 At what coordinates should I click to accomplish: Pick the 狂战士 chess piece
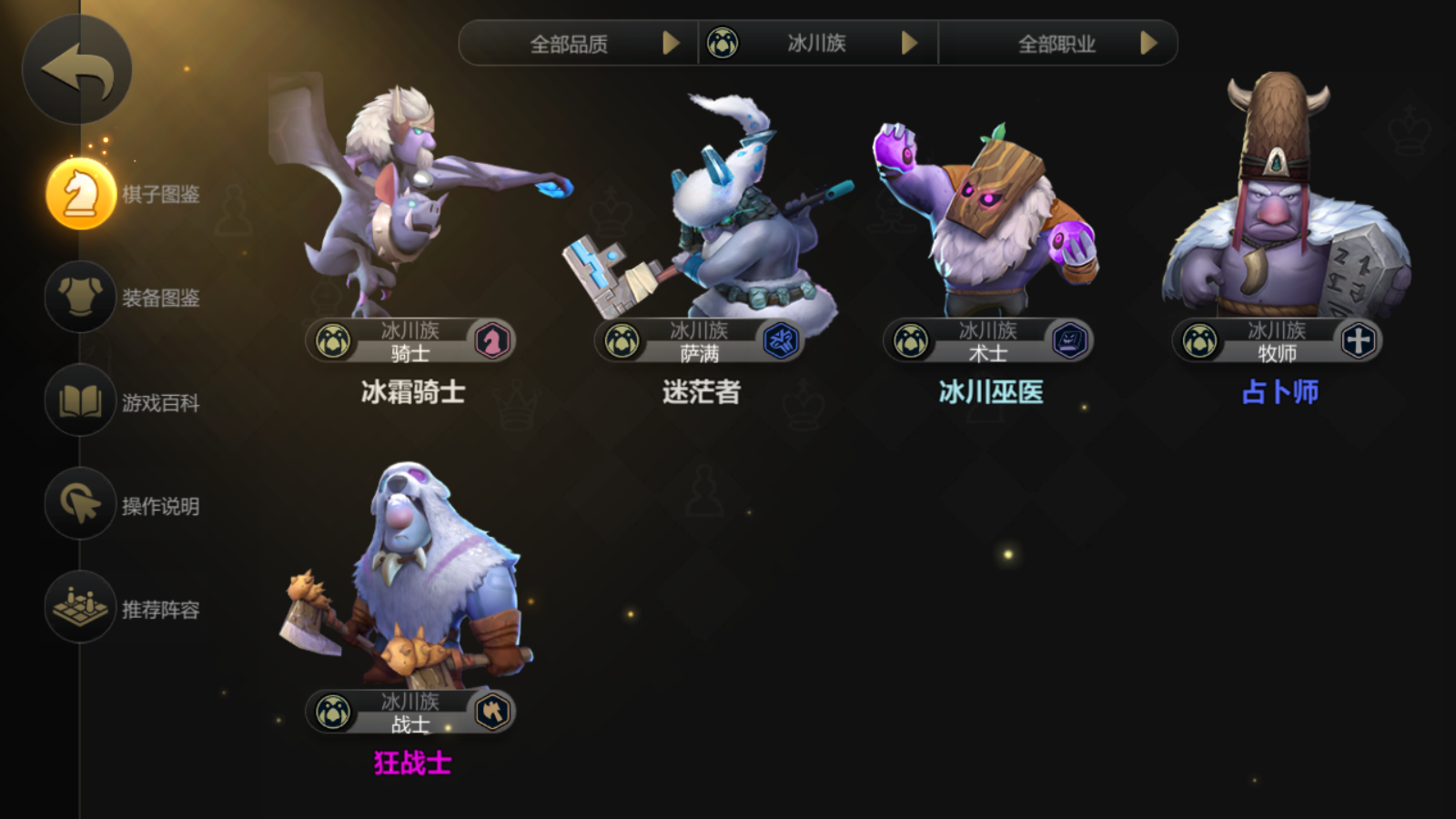411,591
